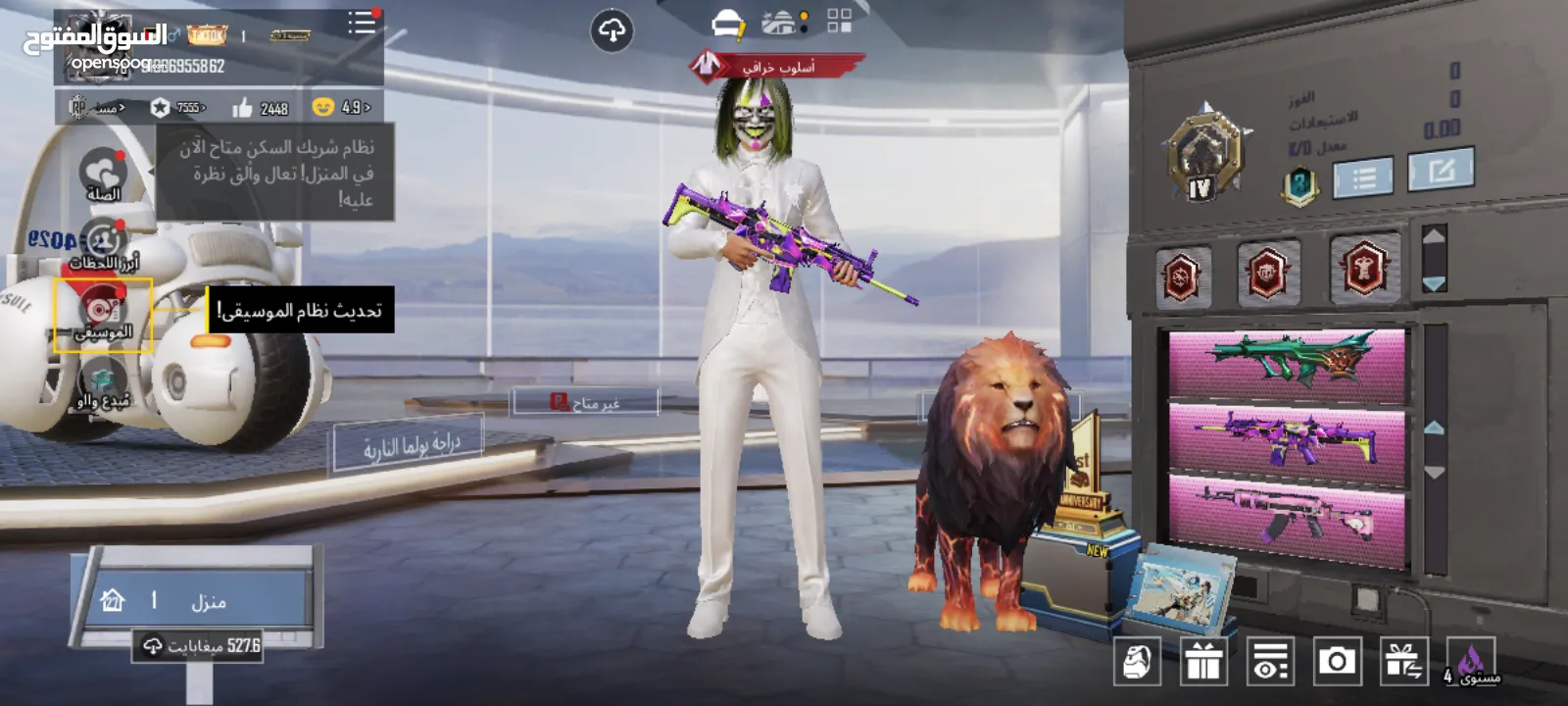The image size is (1568, 706).
Task: Open the eye display settings button
Action: click(x=1270, y=662)
